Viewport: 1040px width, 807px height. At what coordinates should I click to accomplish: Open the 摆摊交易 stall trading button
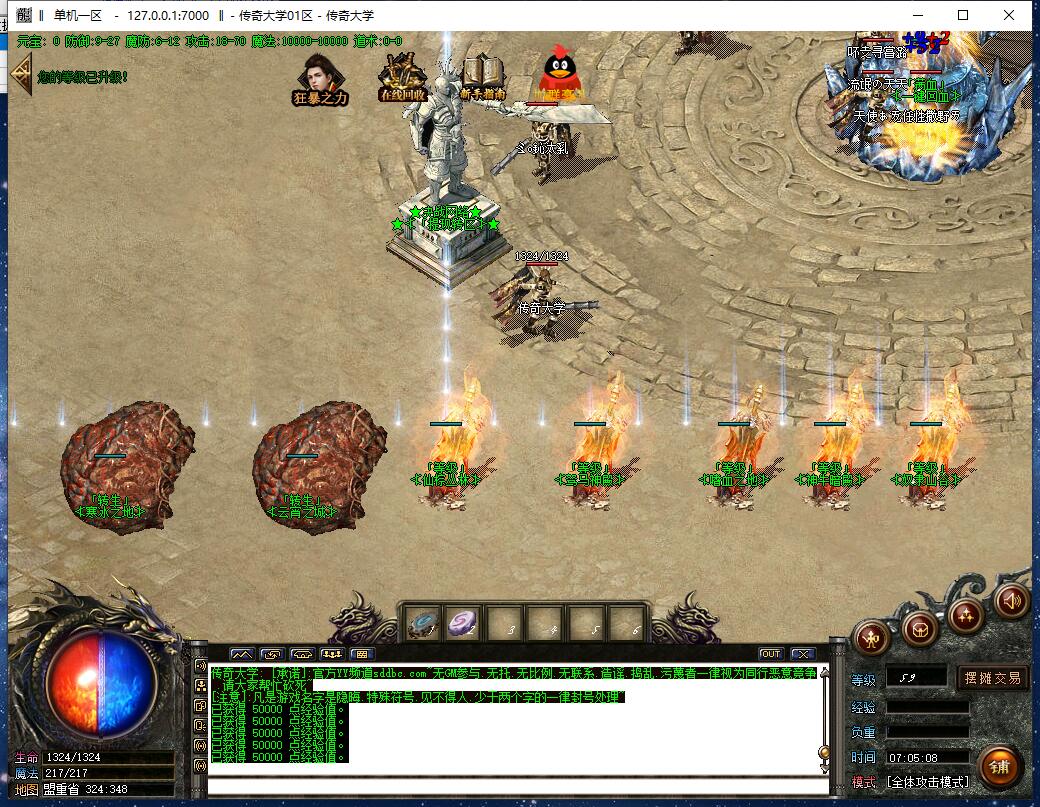(x=993, y=678)
